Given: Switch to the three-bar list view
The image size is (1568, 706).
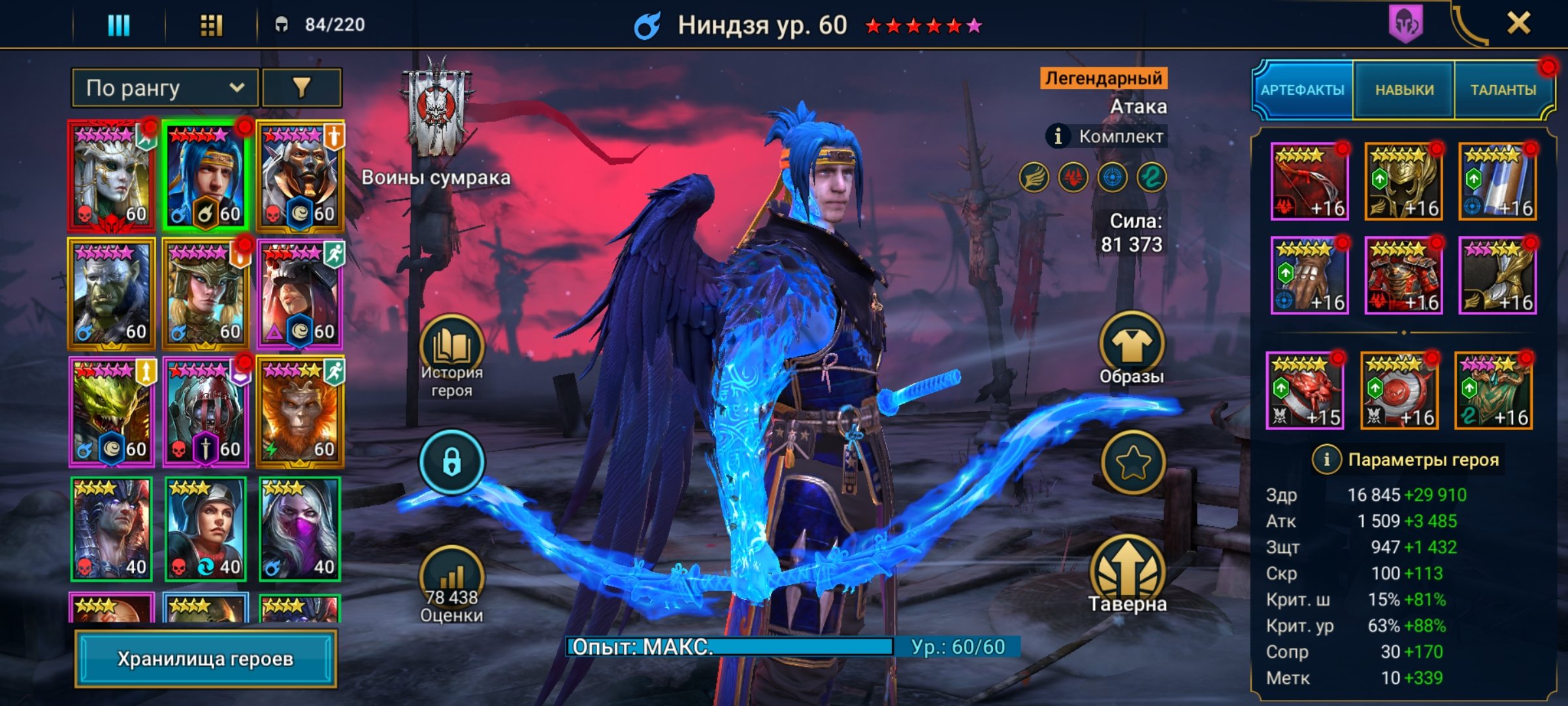Looking at the screenshot, I should (x=119, y=25).
